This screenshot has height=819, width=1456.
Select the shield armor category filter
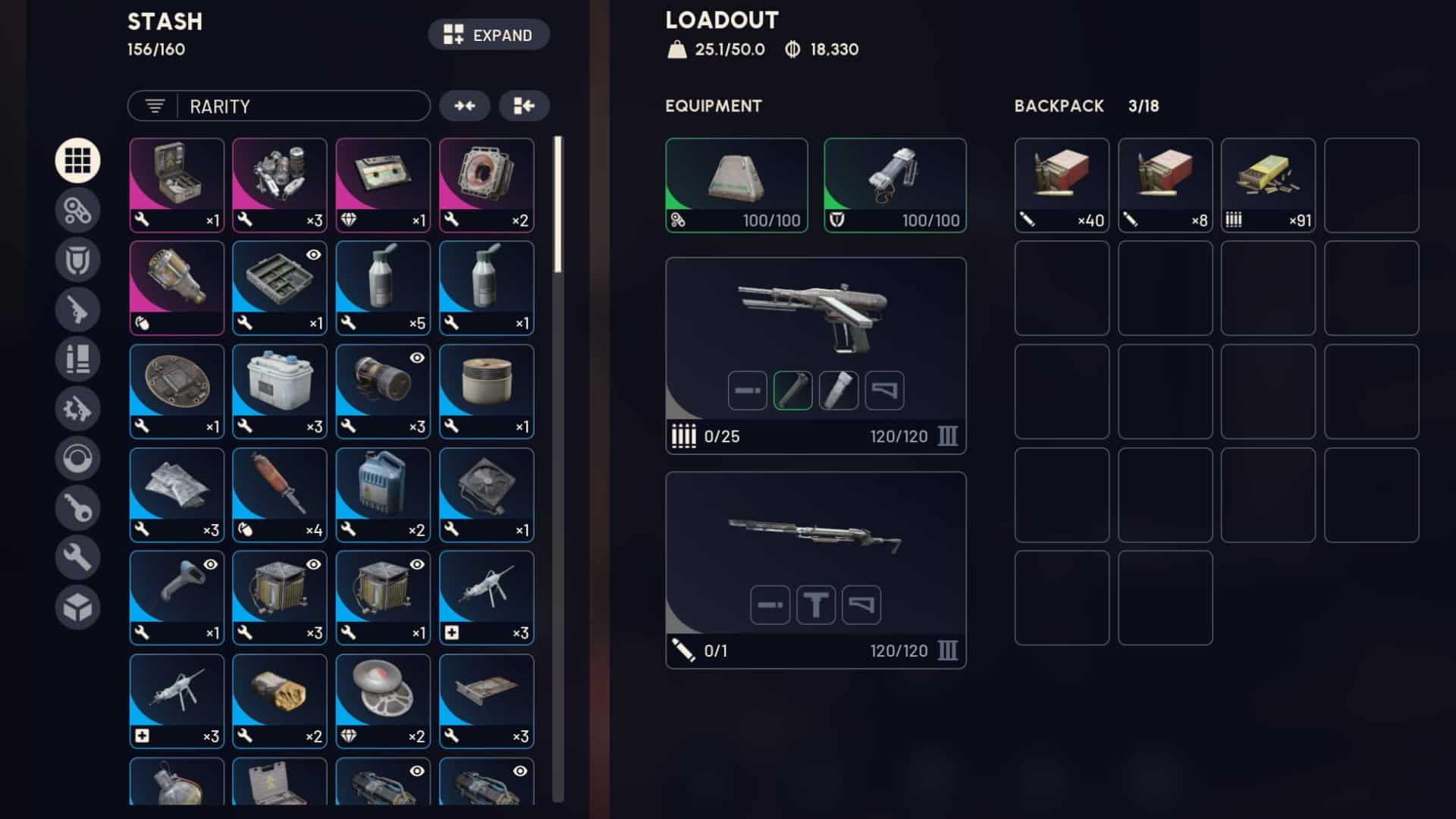(78, 260)
